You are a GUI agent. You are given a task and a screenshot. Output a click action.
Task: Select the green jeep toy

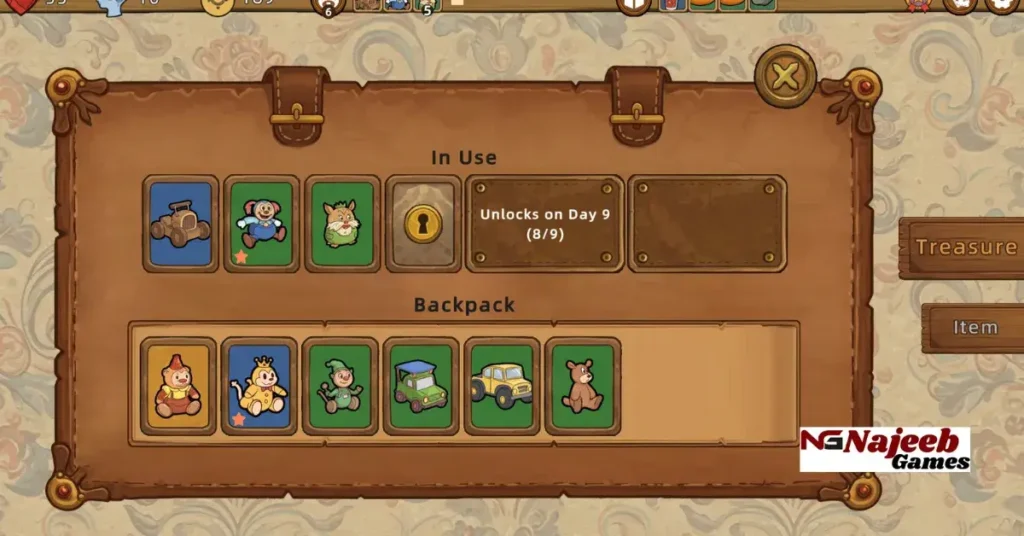pyautogui.click(x=421, y=385)
